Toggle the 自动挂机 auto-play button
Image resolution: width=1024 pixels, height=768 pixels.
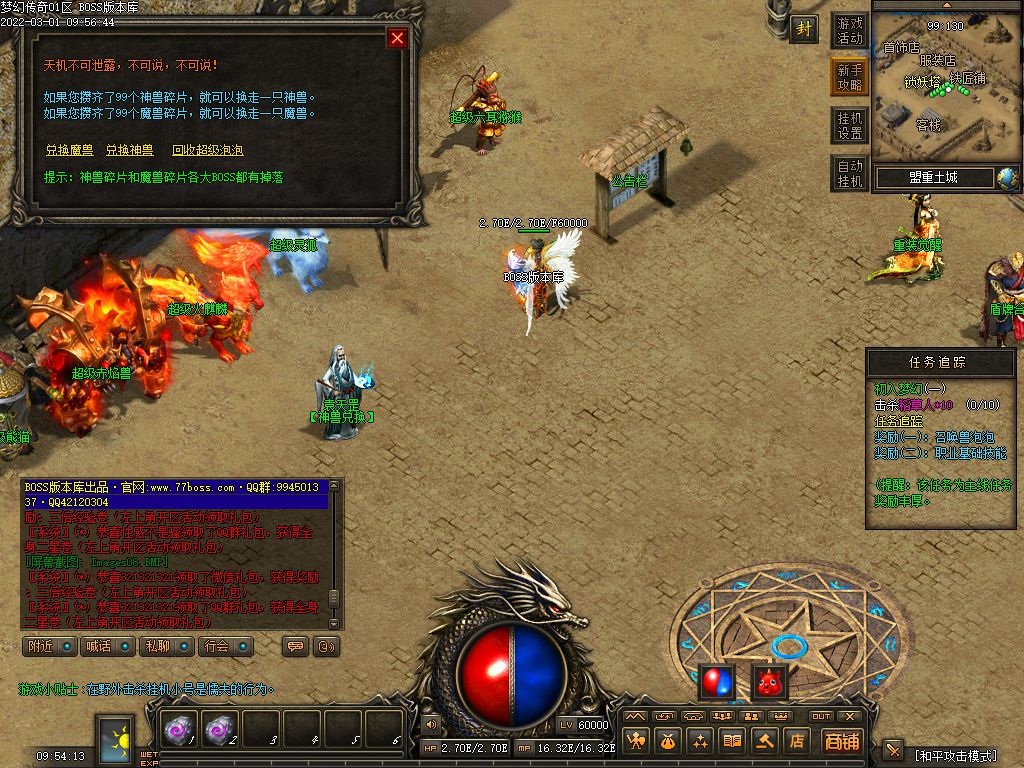click(x=849, y=173)
